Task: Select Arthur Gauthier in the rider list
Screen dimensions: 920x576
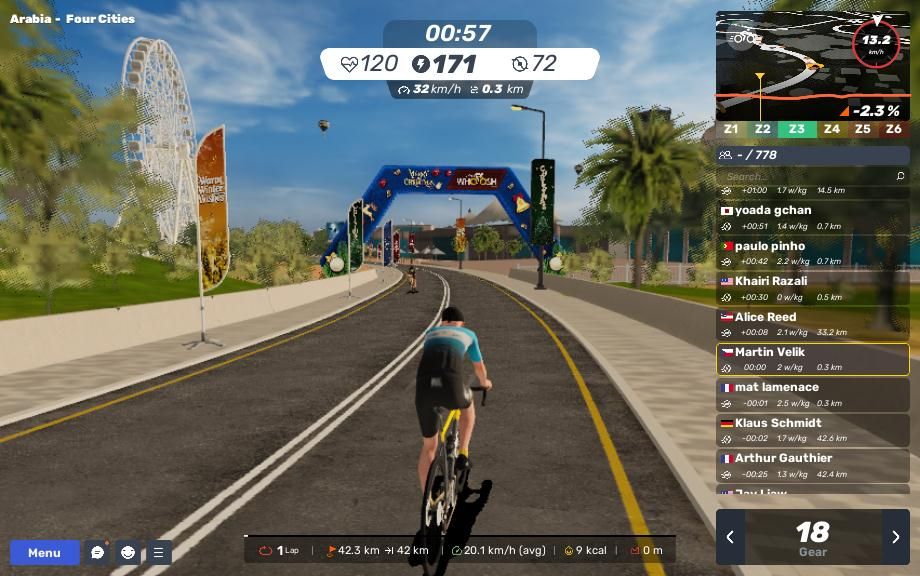Action: [x=812, y=465]
